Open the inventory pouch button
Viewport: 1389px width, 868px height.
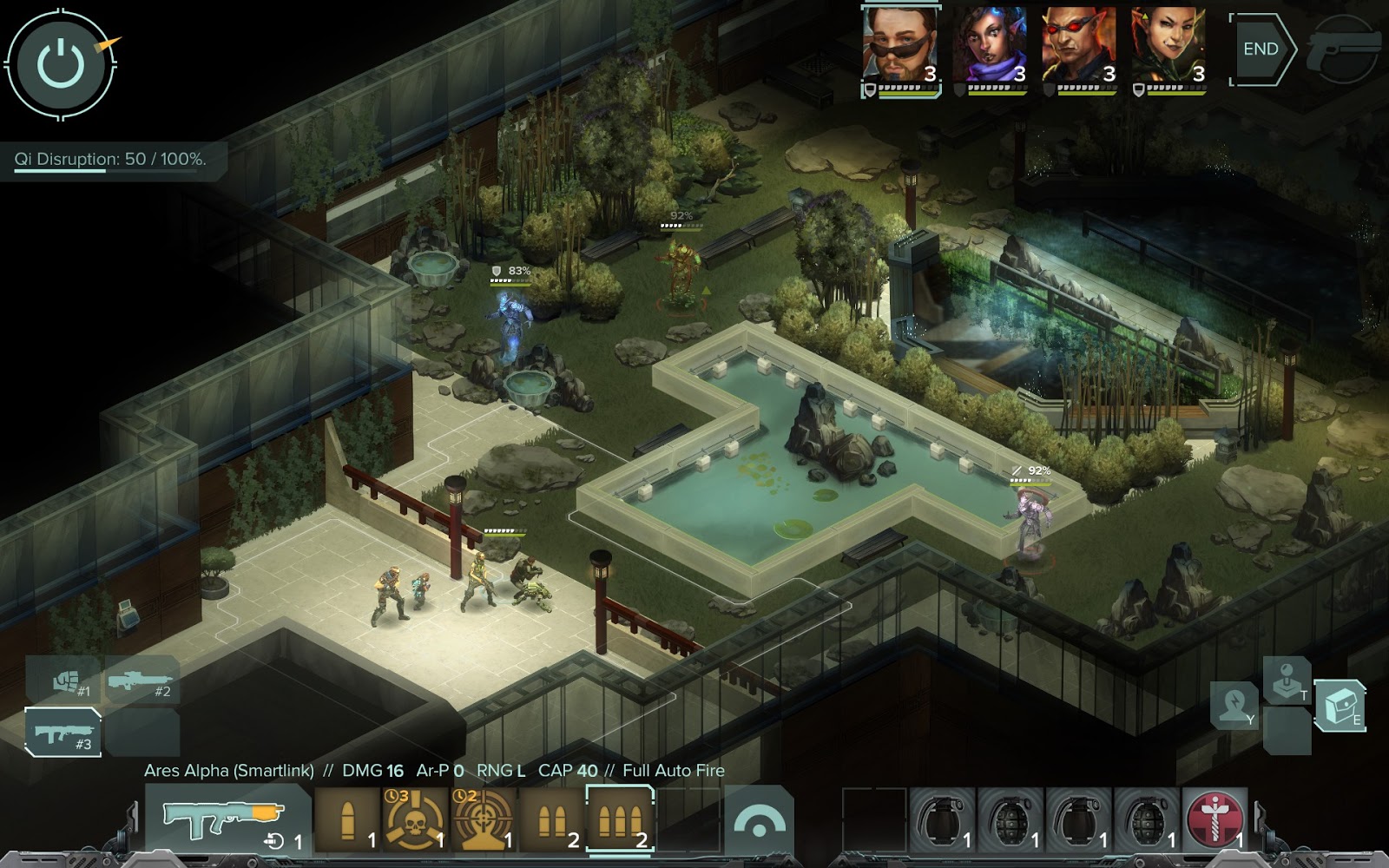coord(1339,705)
